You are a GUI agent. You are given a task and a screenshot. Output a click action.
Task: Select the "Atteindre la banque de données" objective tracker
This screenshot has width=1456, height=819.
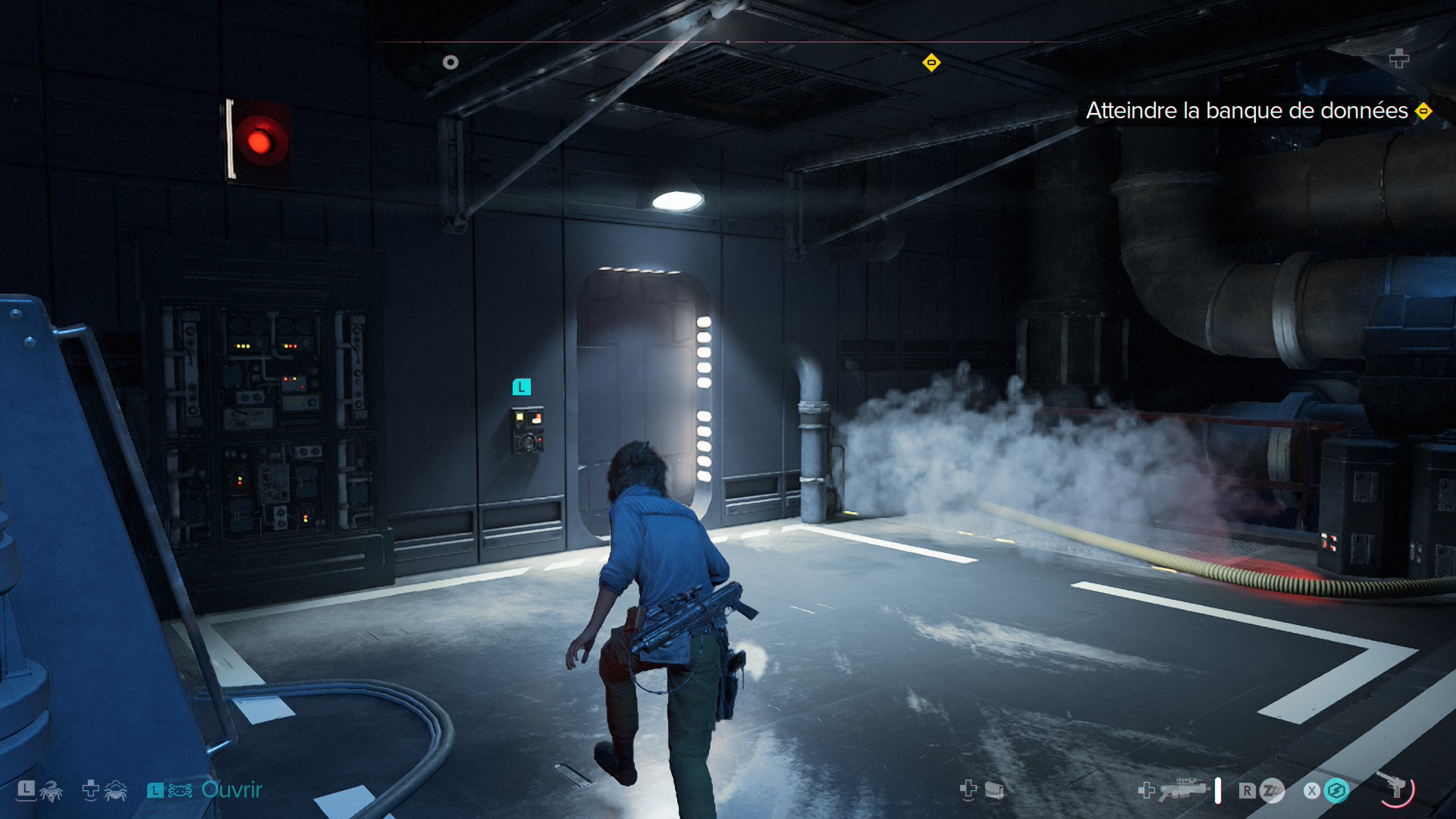(x=1247, y=111)
